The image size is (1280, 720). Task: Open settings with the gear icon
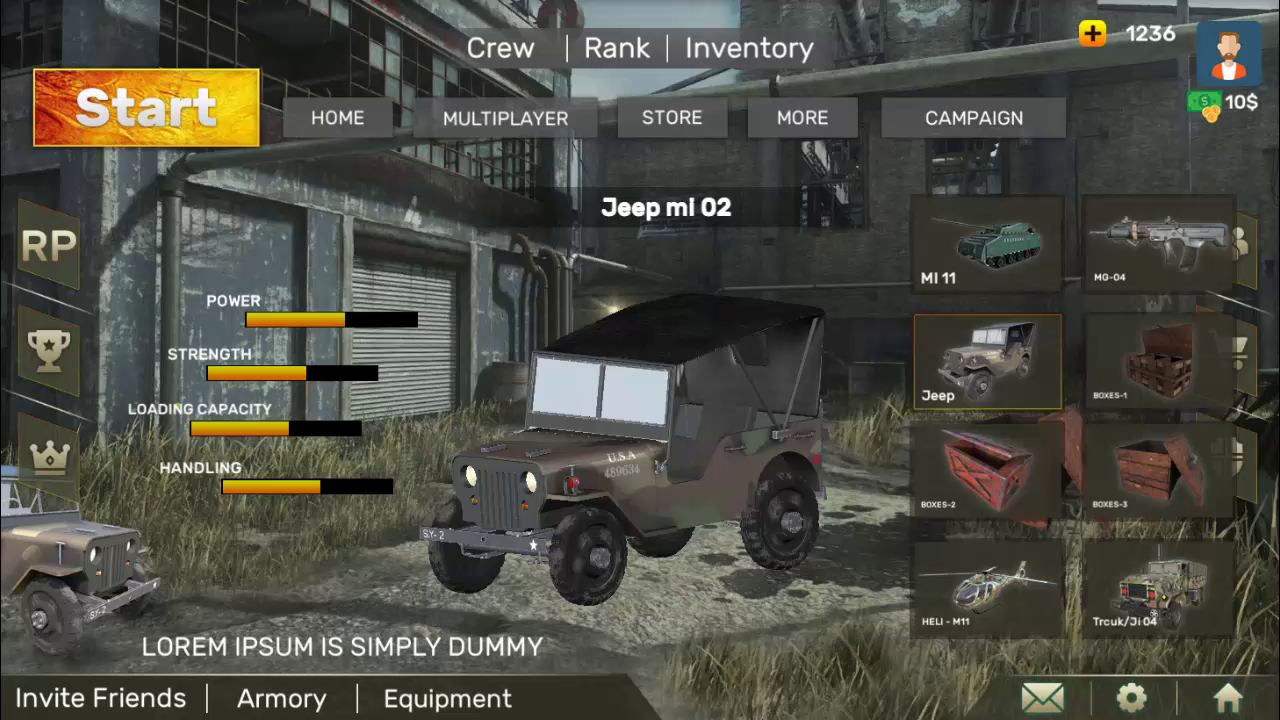[1131, 697]
